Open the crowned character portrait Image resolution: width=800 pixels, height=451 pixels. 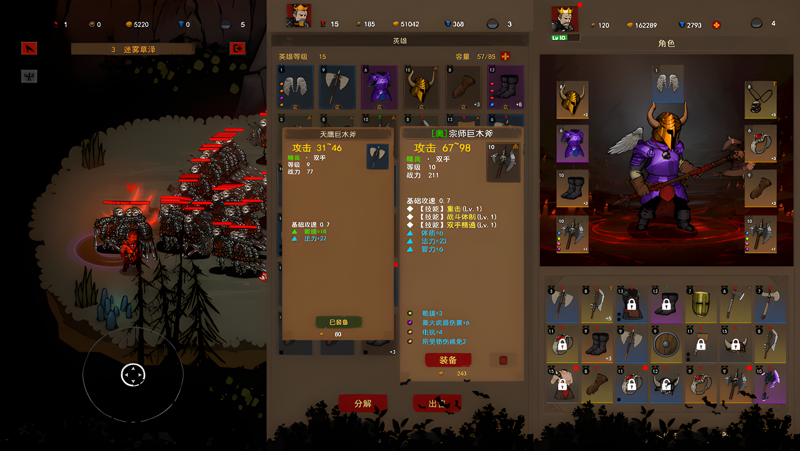pos(564,18)
